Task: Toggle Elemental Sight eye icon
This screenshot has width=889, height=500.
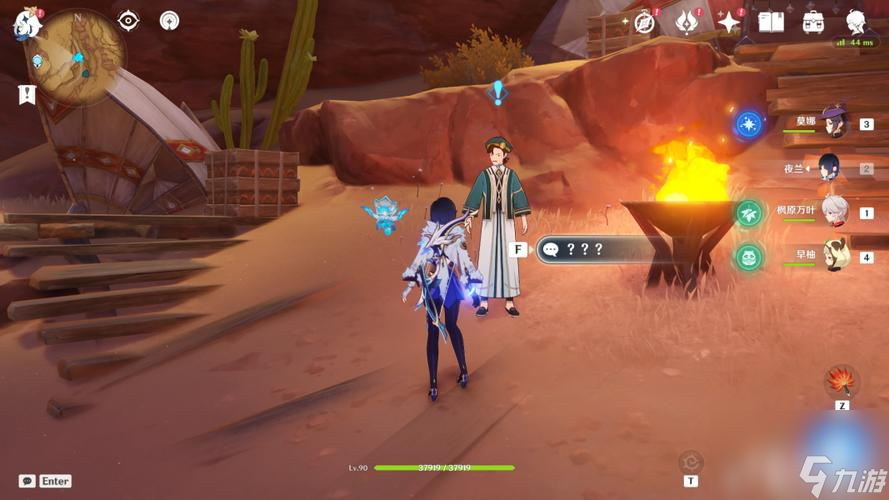Action: point(129,20)
